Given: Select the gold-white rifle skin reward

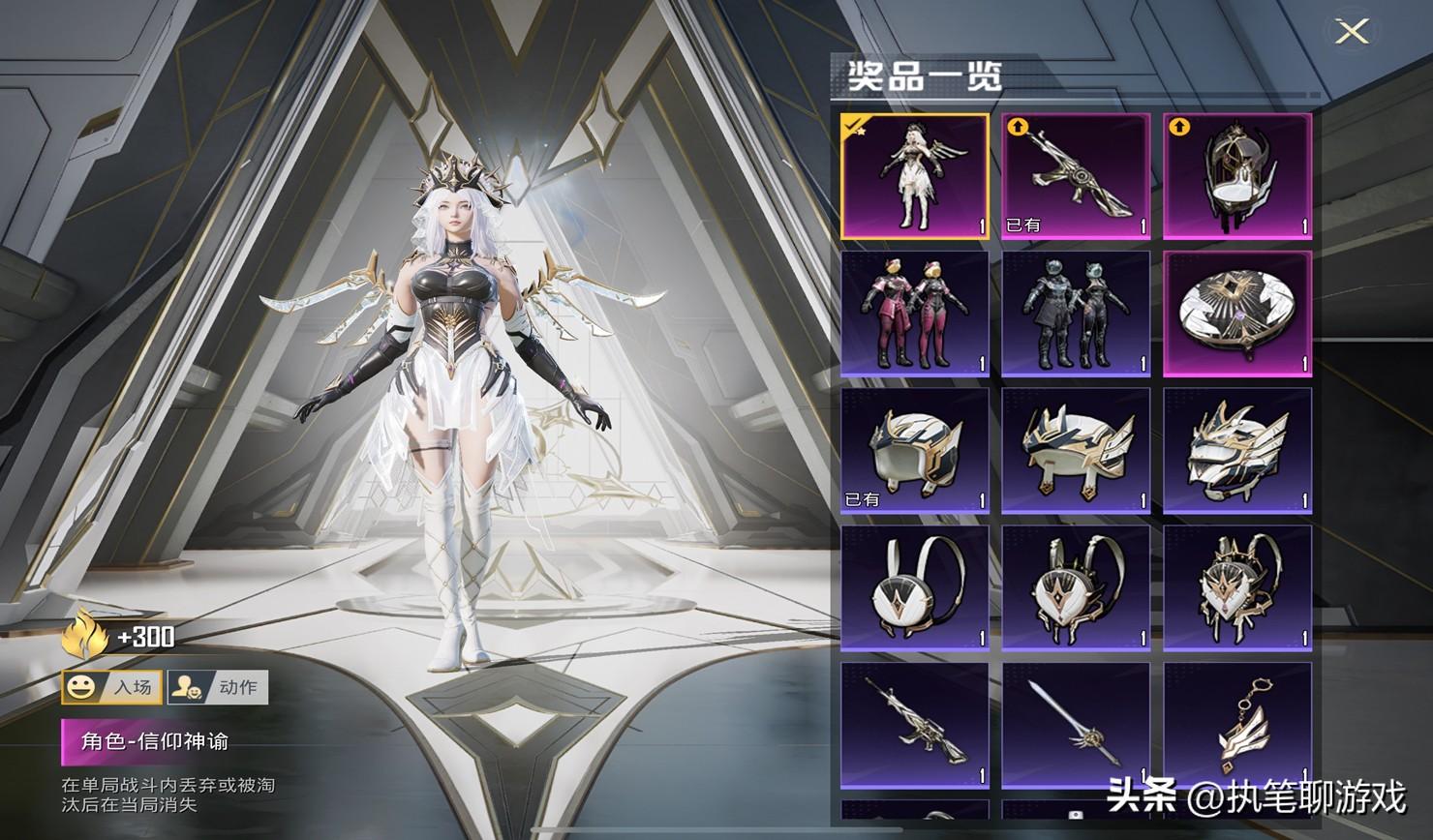Looking at the screenshot, I should (1076, 176).
